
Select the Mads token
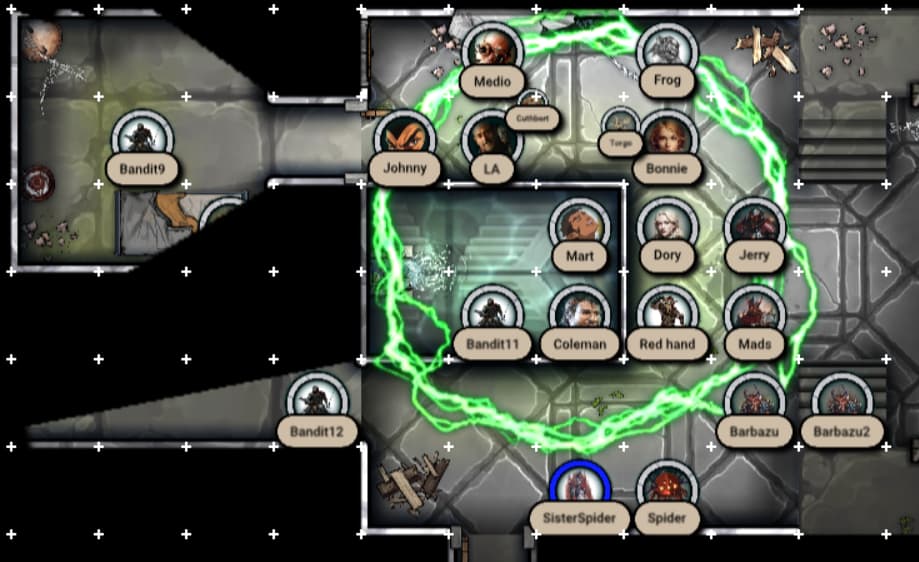[x=754, y=313]
